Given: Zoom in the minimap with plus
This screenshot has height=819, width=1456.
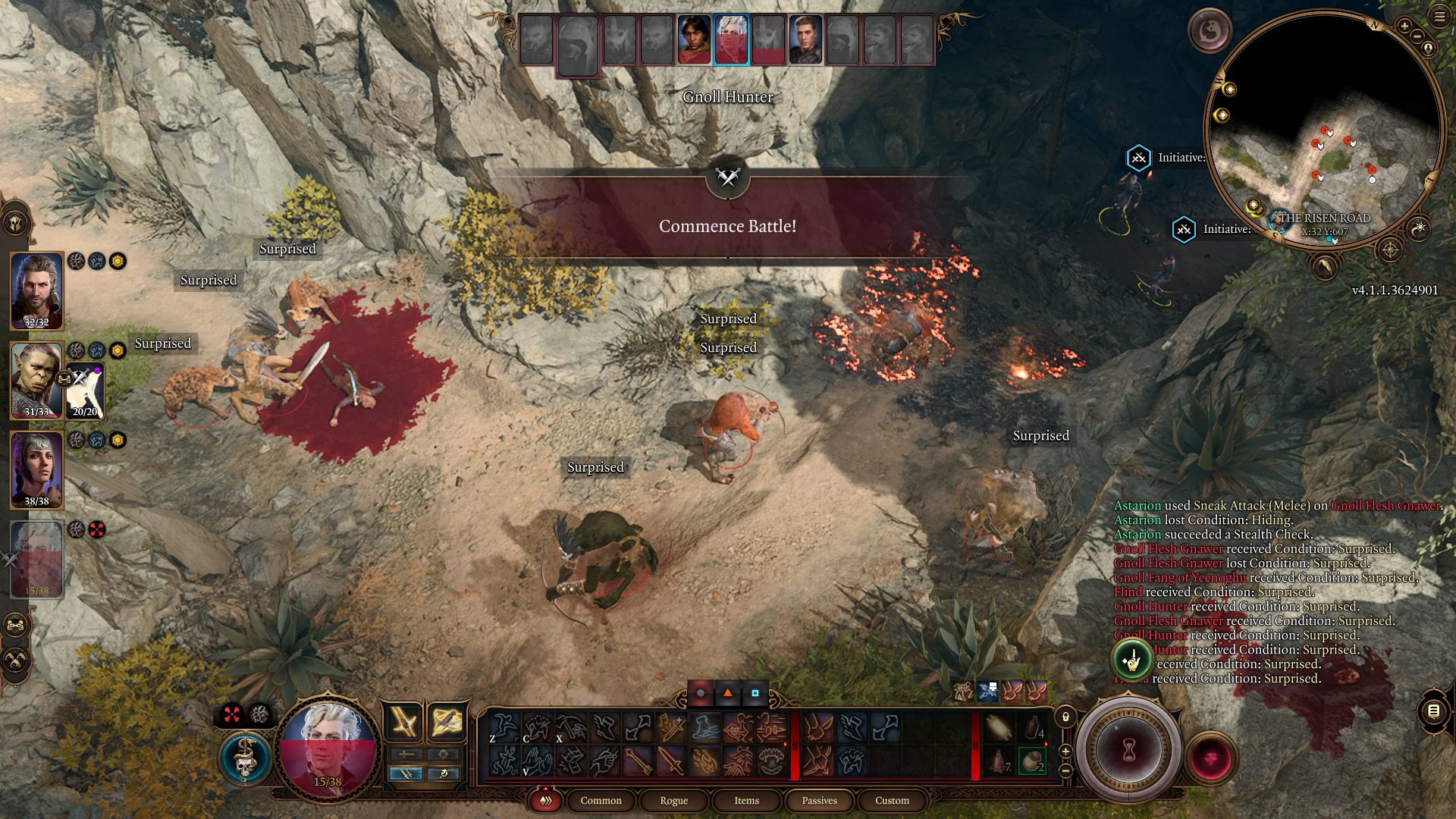Looking at the screenshot, I should [x=1404, y=27].
